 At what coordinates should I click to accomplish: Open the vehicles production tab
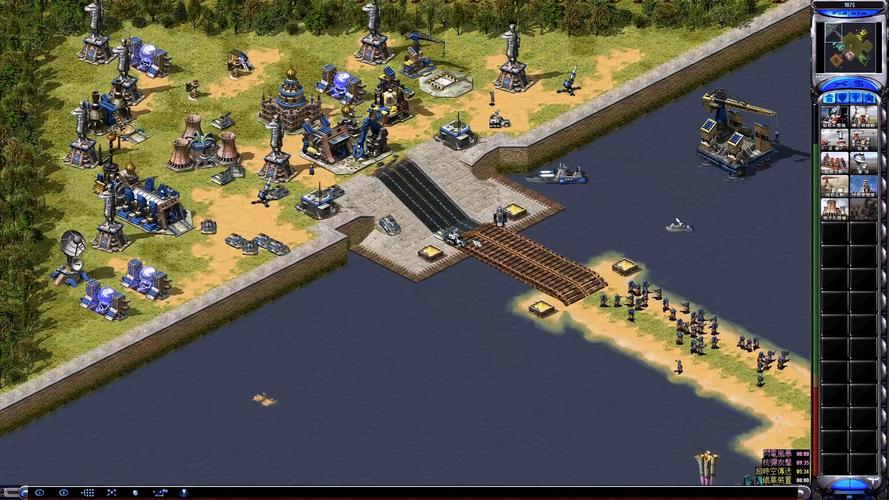[x=869, y=98]
